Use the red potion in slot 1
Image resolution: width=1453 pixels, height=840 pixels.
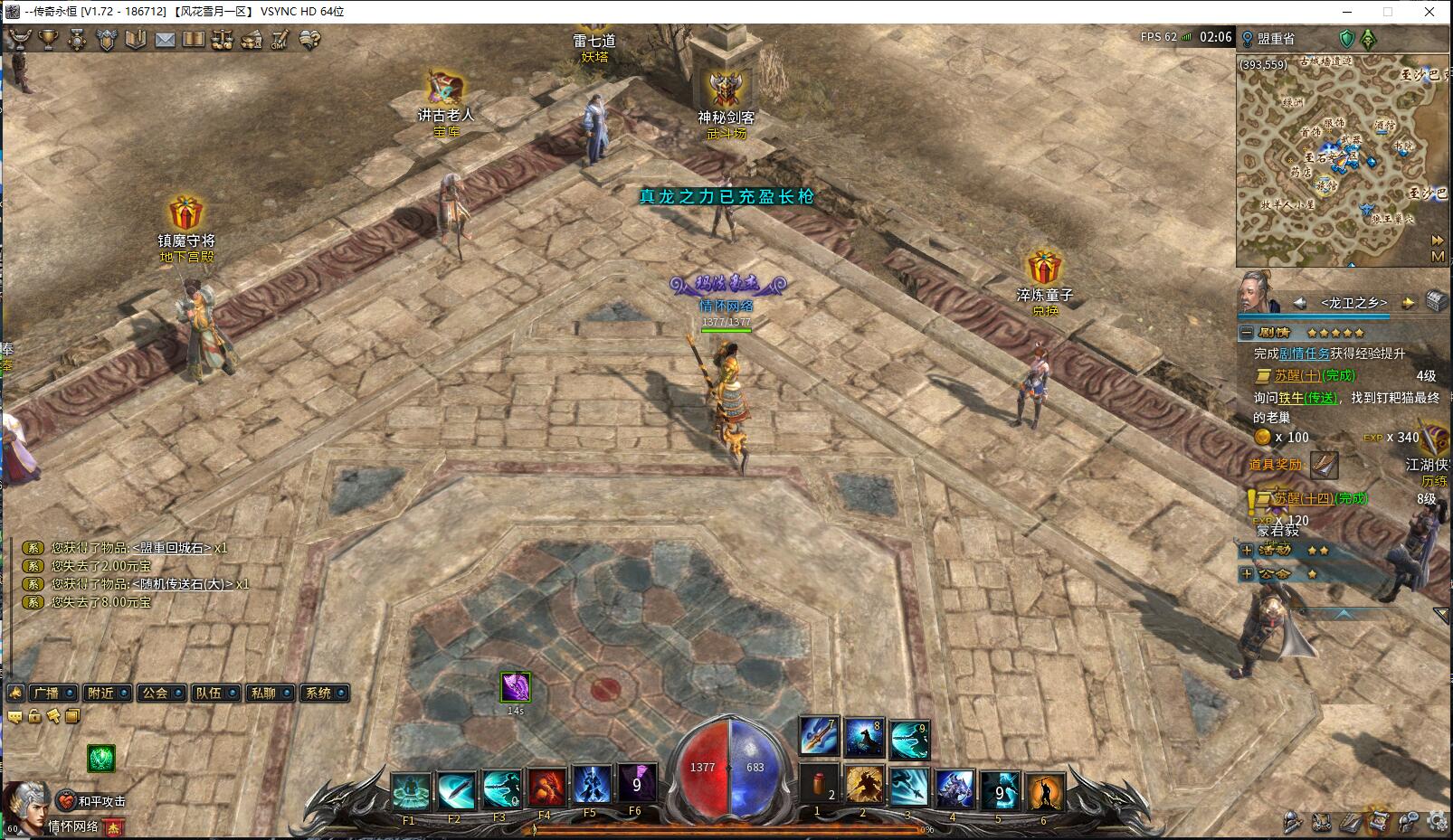819,785
